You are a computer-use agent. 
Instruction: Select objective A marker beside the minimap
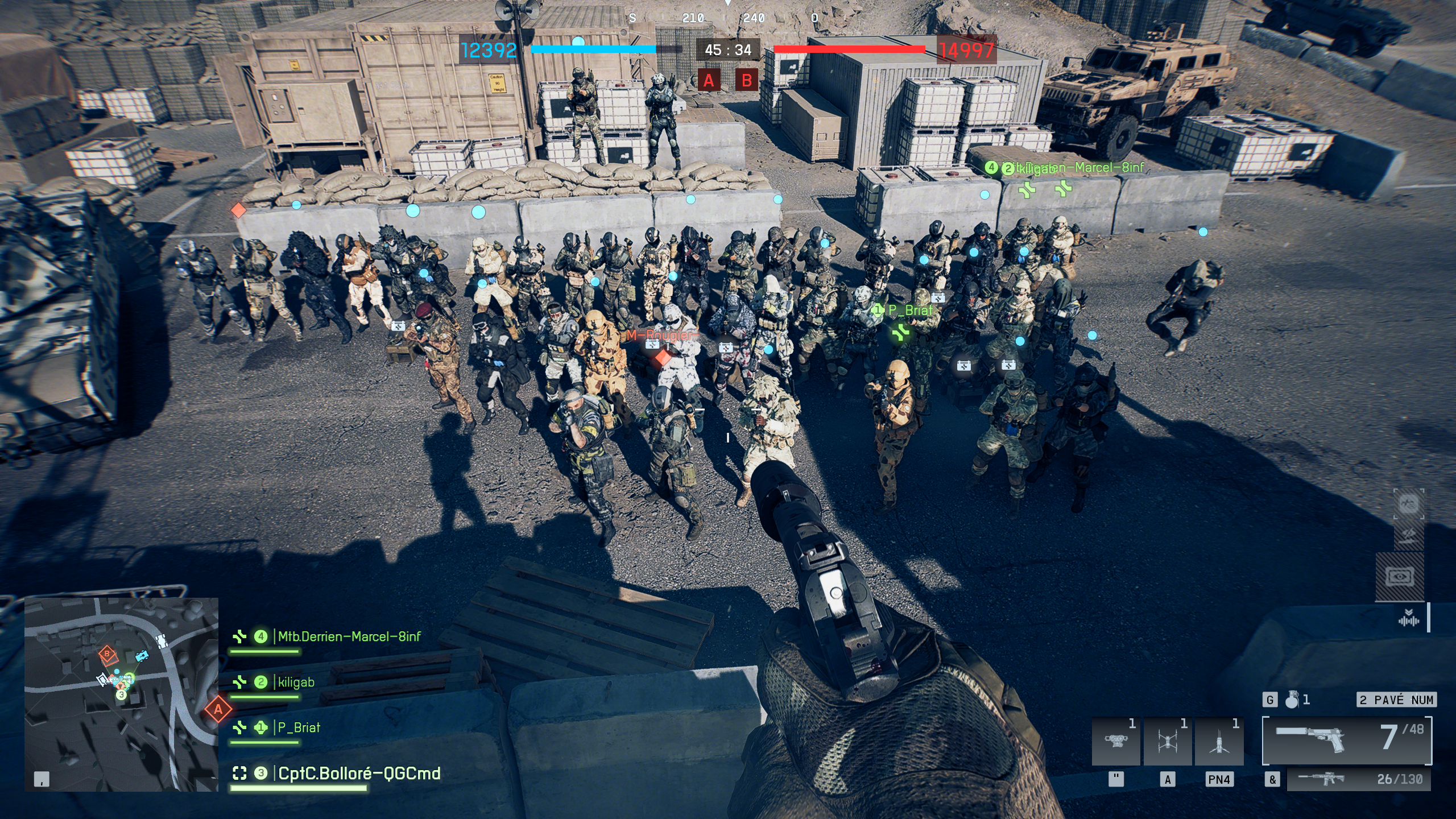(x=218, y=709)
